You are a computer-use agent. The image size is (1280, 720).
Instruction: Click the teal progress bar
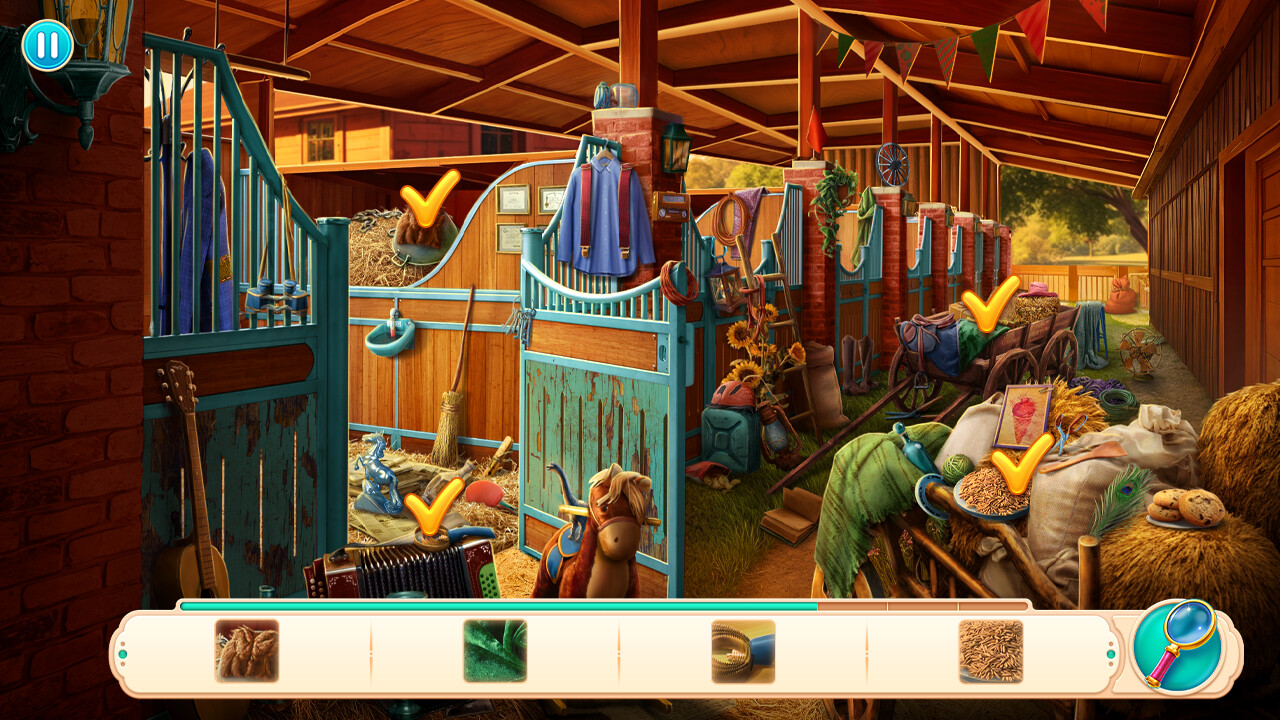pyautogui.click(x=500, y=605)
